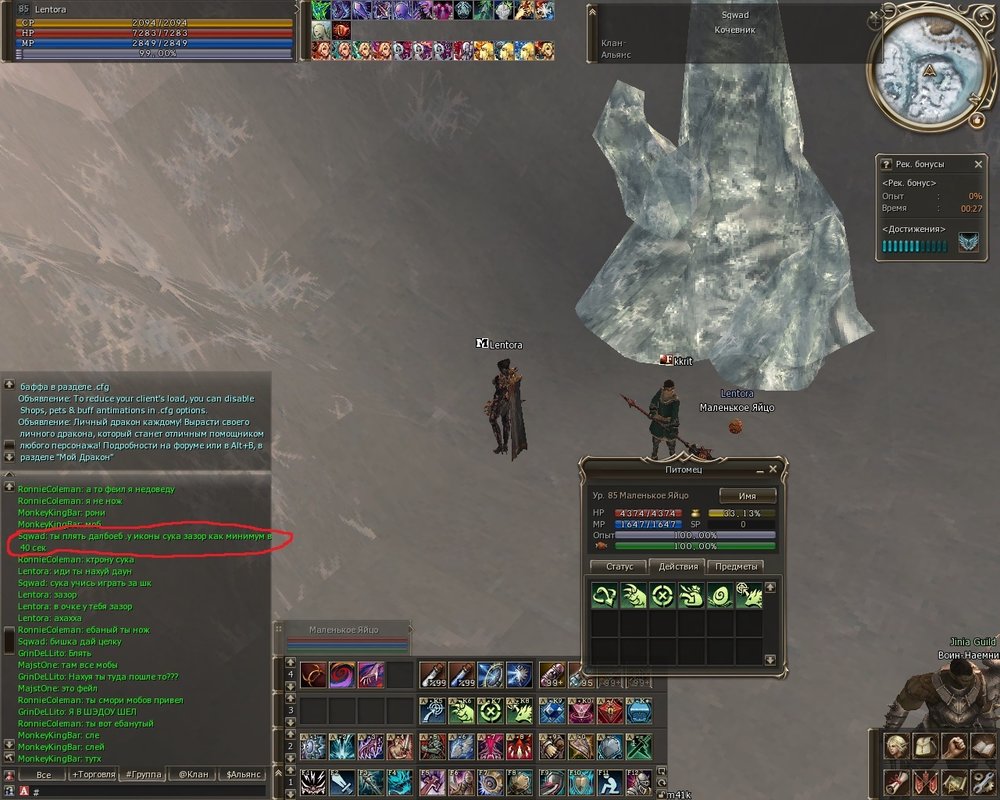Select the #Группа chat tab

point(142,774)
